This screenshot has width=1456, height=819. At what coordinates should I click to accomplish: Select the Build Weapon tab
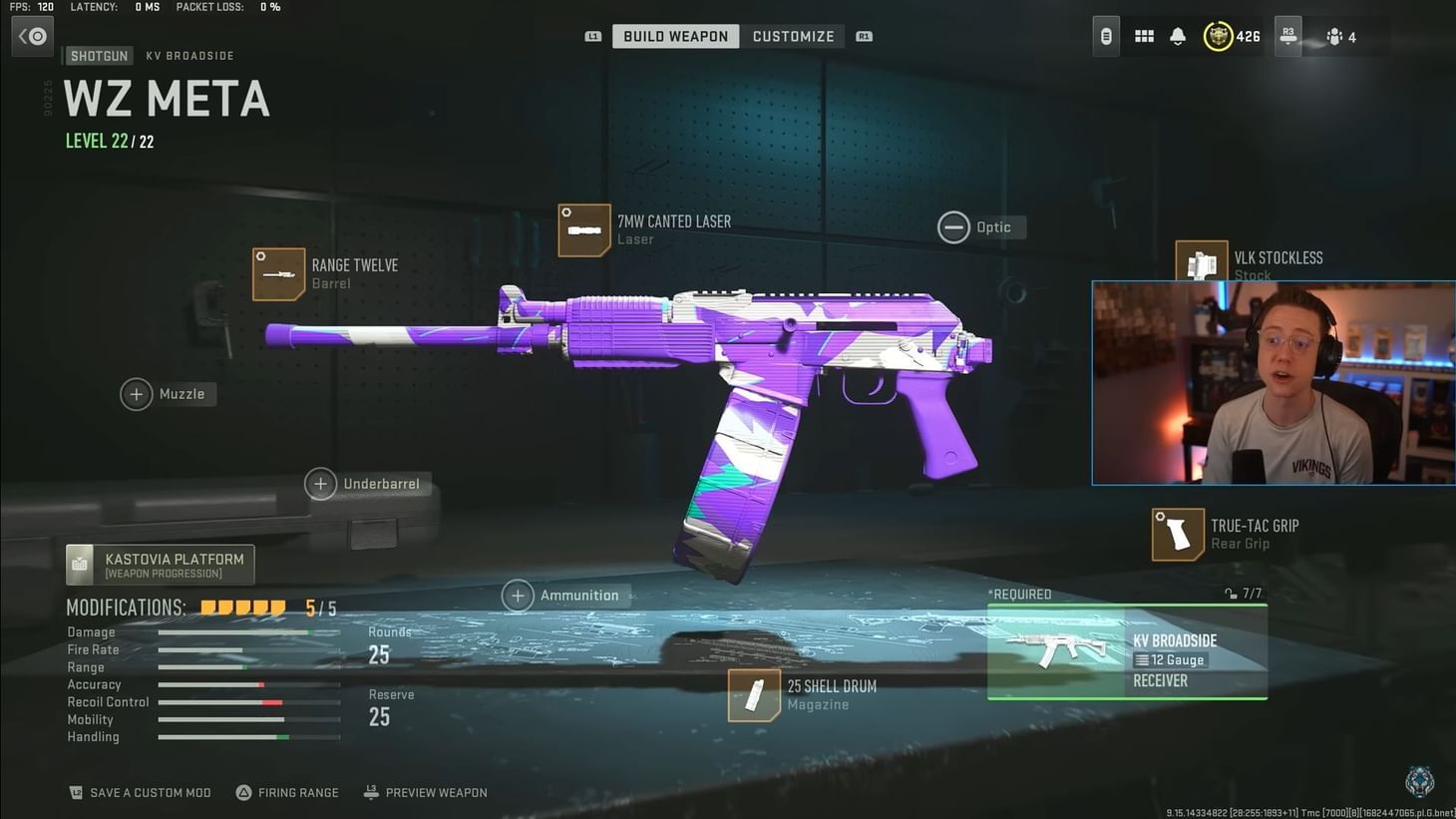(675, 36)
